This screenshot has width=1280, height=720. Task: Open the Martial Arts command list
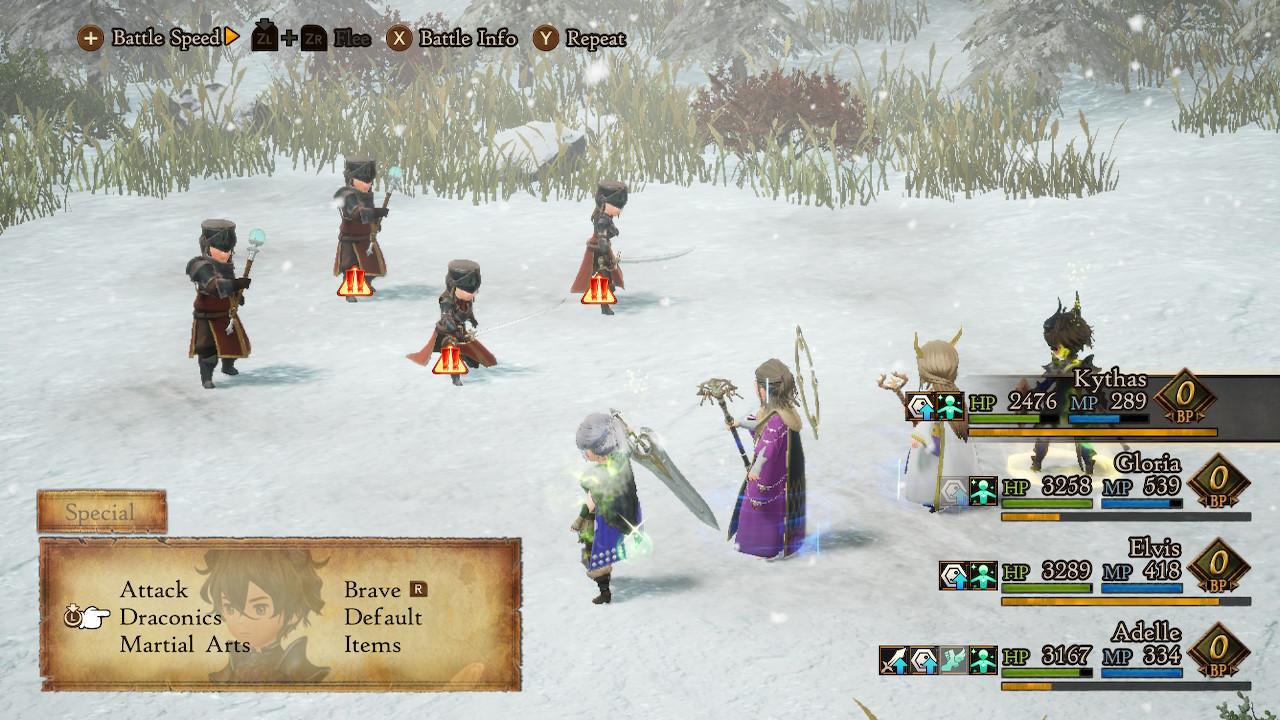tap(185, 645)
